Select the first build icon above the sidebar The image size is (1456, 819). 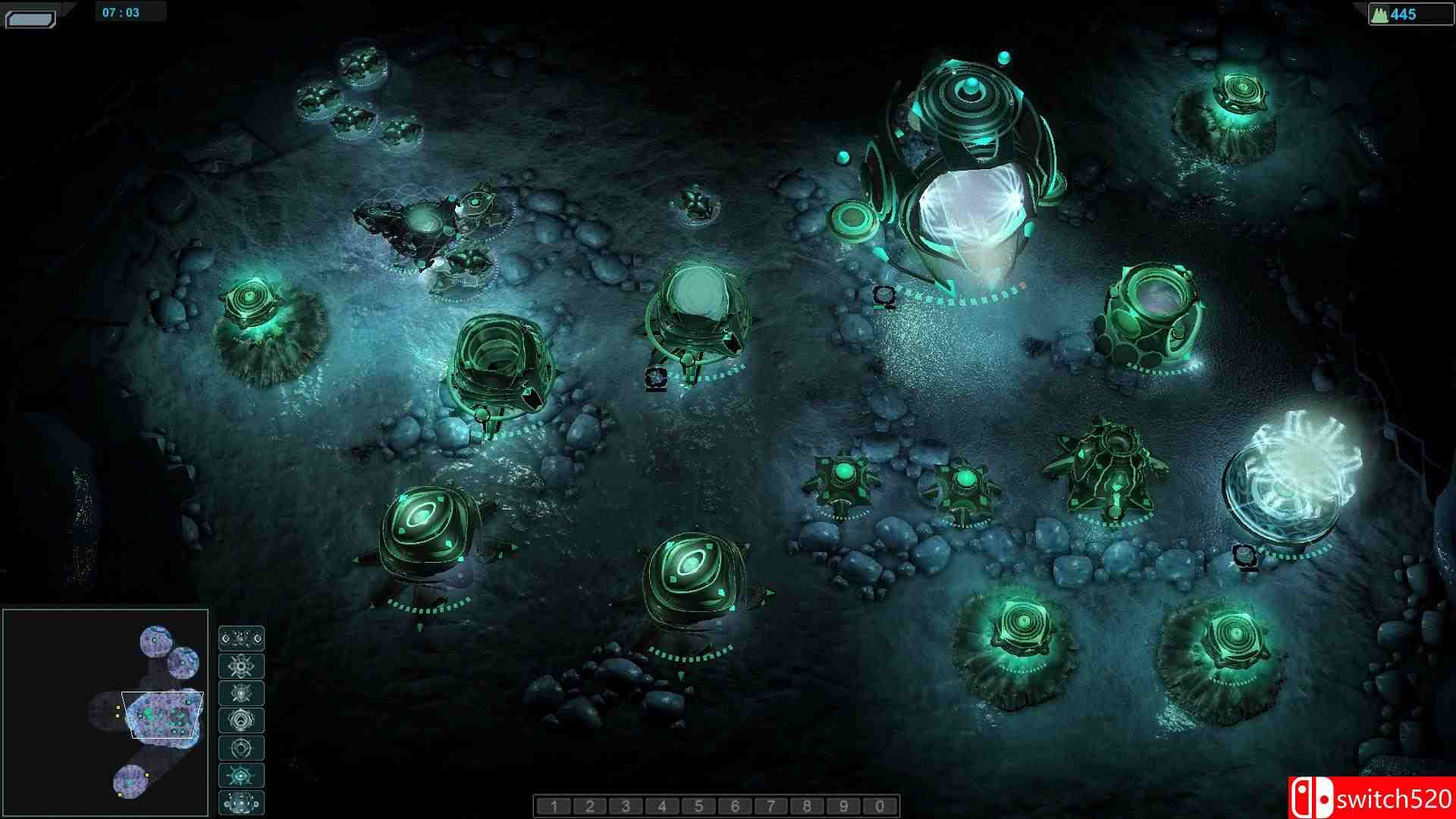[241, 639]
